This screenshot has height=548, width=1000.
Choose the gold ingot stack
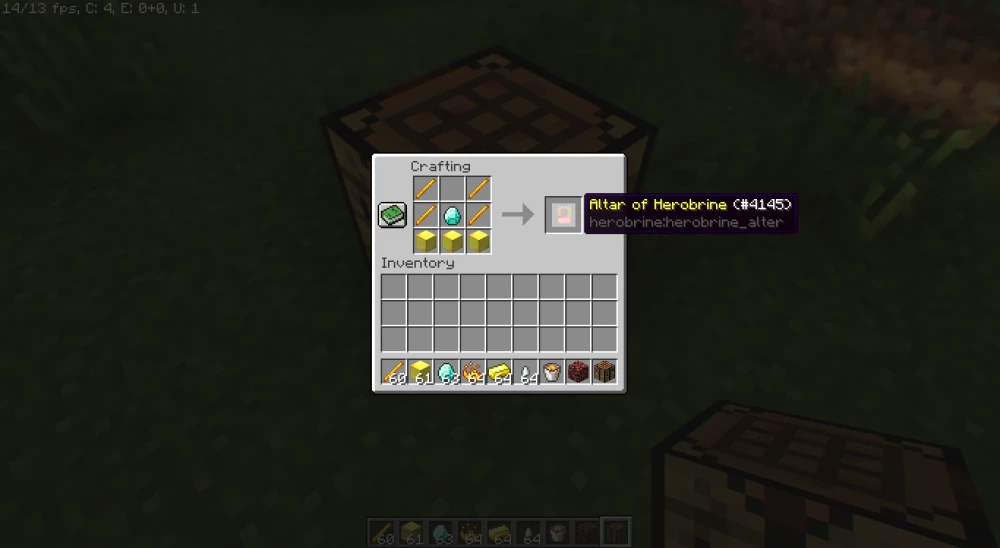[498, 373]
